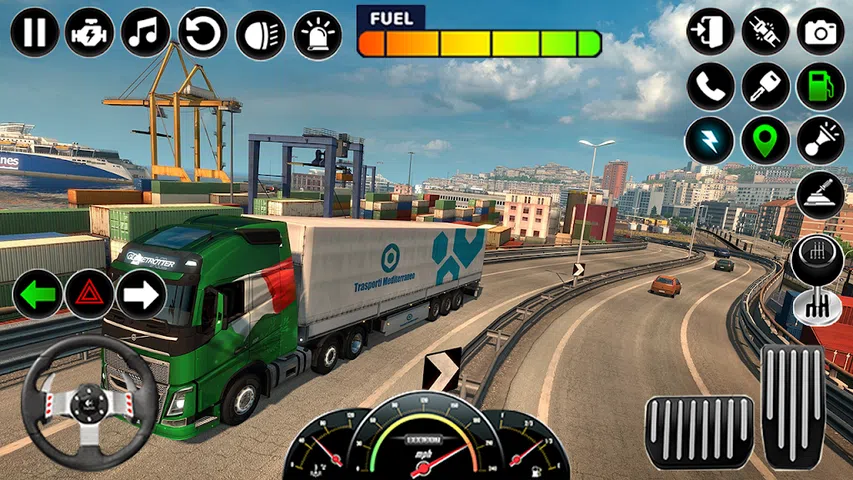Tap the engine icon button
Image resolution: width=853 pixels, height=480 pixels.
point(90,33)
